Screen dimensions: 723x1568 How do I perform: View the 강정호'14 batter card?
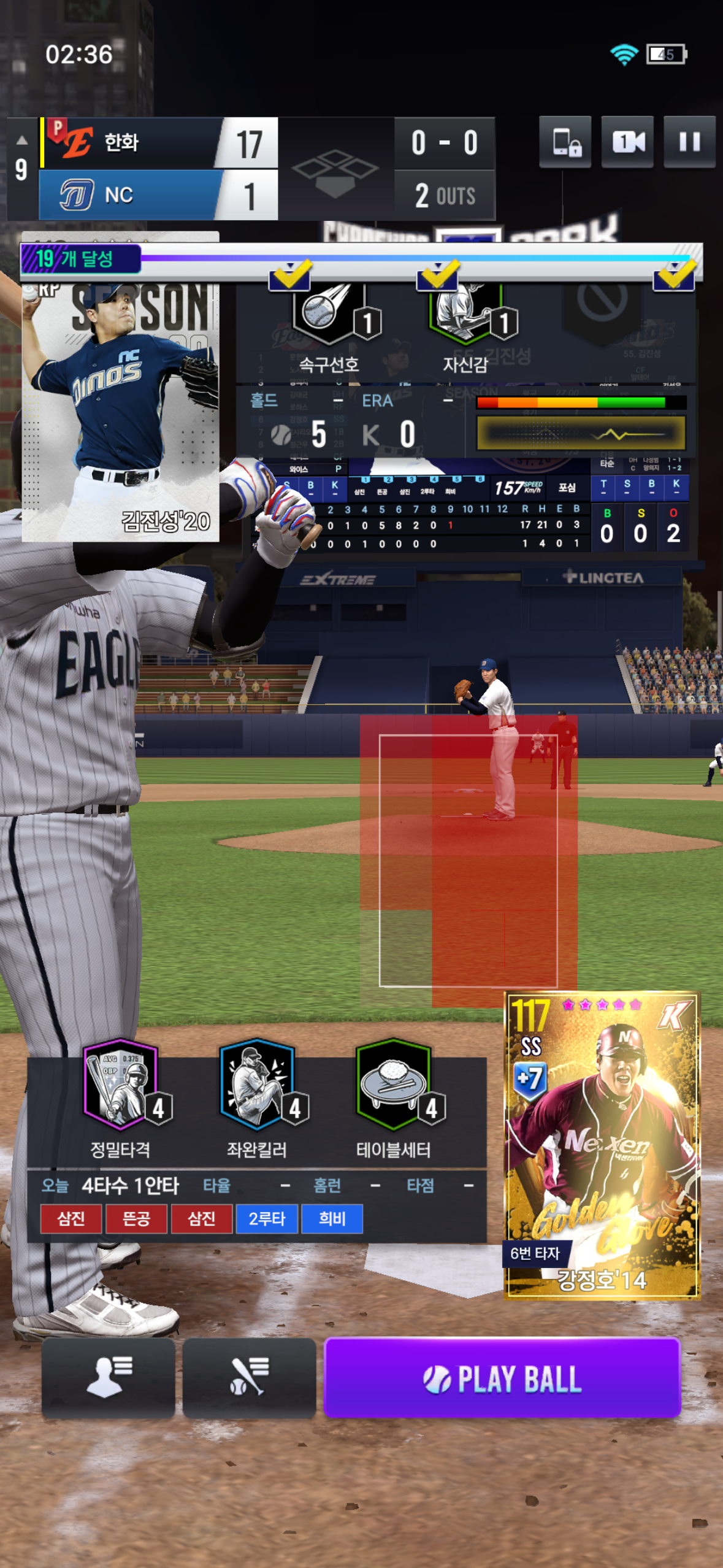(x=602, y=1145)
